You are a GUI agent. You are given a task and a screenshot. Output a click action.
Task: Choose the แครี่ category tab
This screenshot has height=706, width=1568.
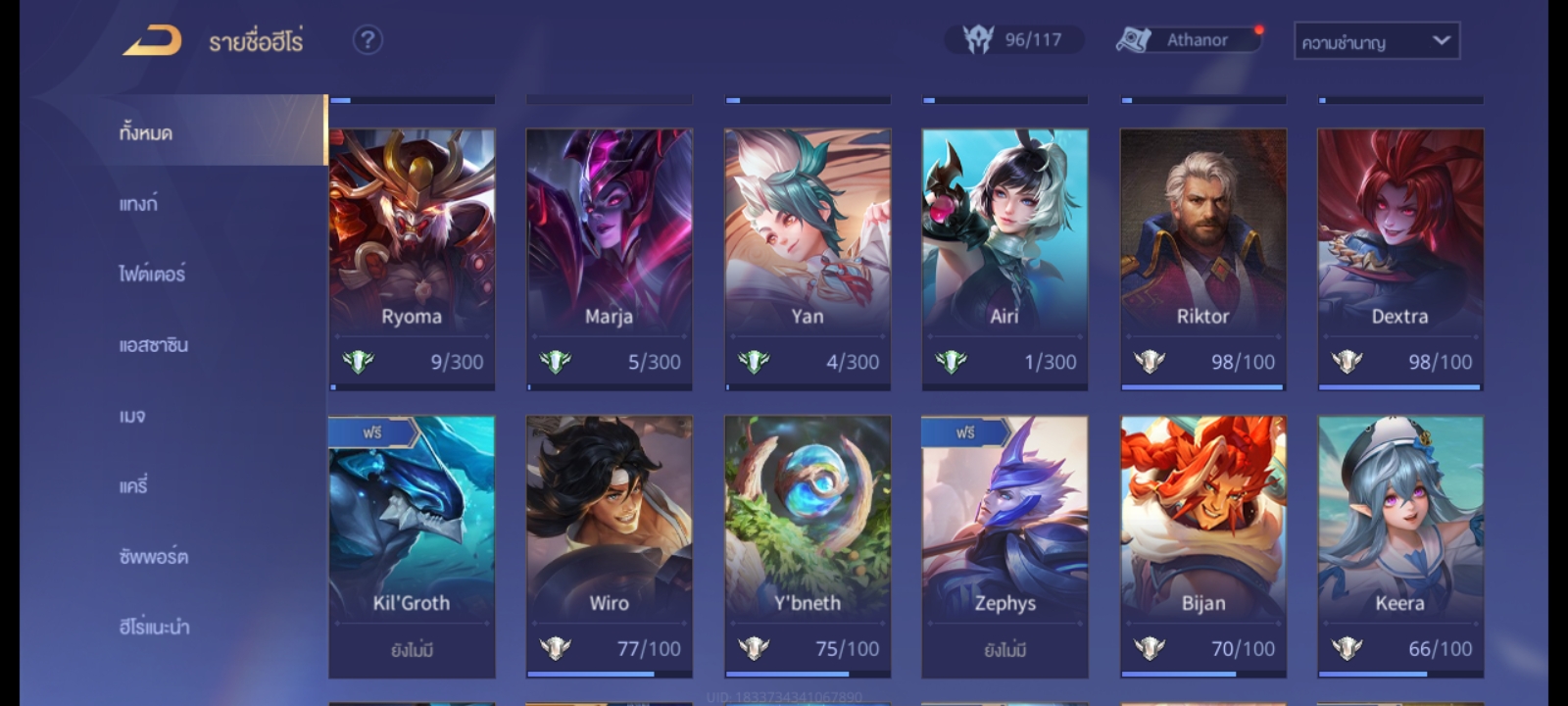point(133,486)
